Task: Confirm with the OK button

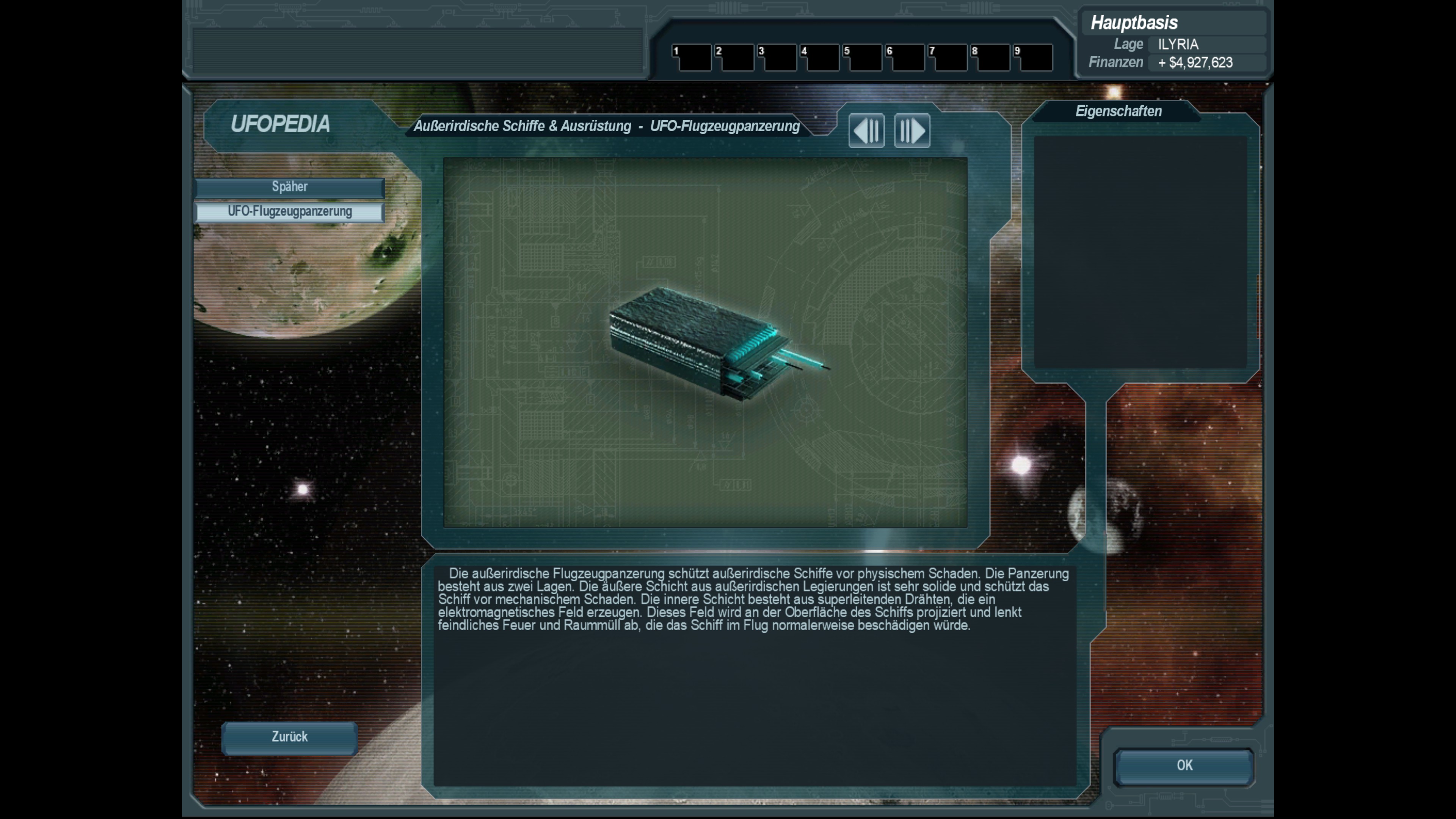Action: (x=1184, y=766)
